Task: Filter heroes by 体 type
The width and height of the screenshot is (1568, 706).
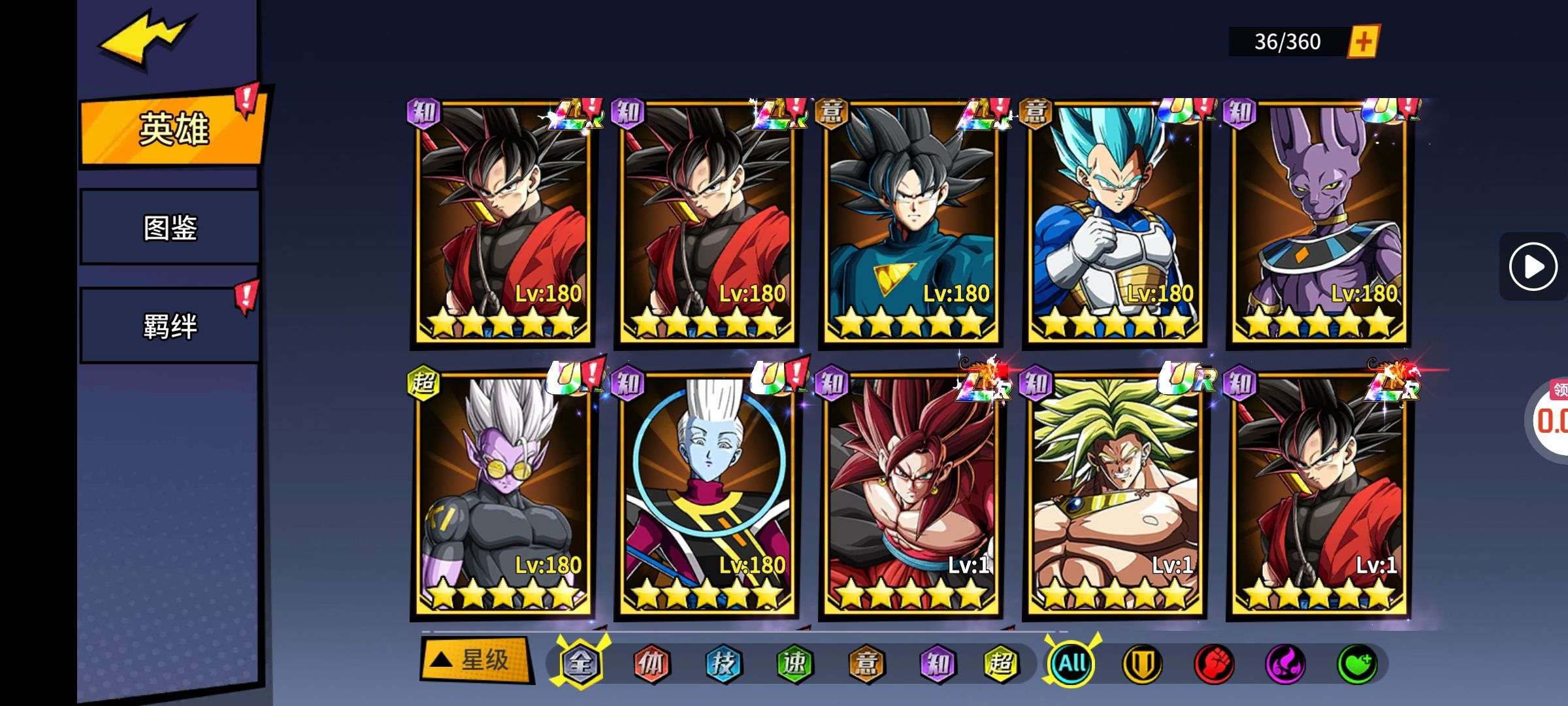Action: pyautogui.click(x=651, y=664)
